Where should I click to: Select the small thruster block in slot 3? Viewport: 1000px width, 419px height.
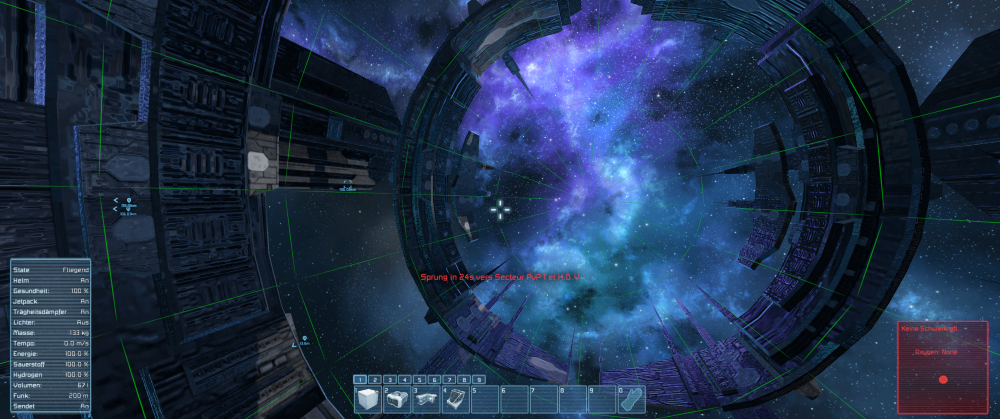click(426, 399)
